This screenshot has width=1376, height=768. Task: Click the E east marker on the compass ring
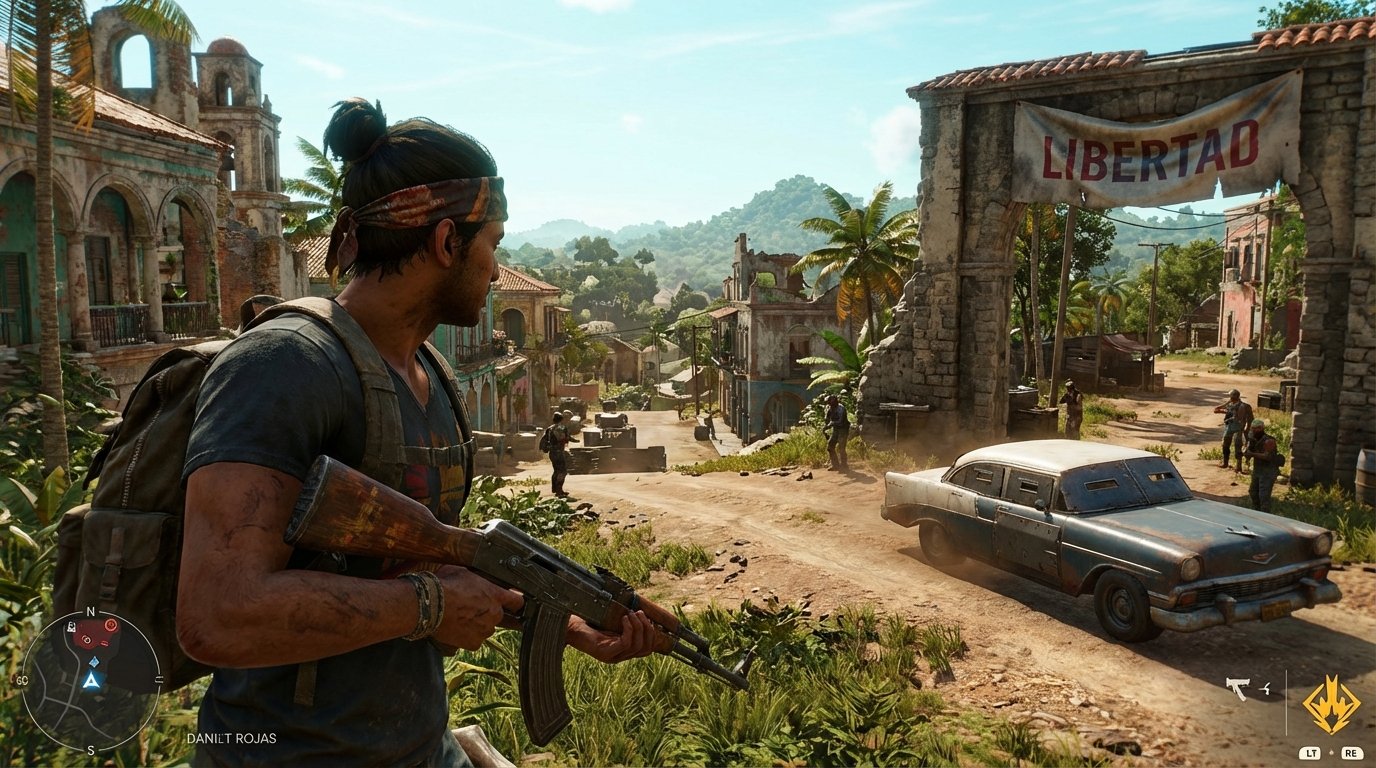tap(159, 677)
